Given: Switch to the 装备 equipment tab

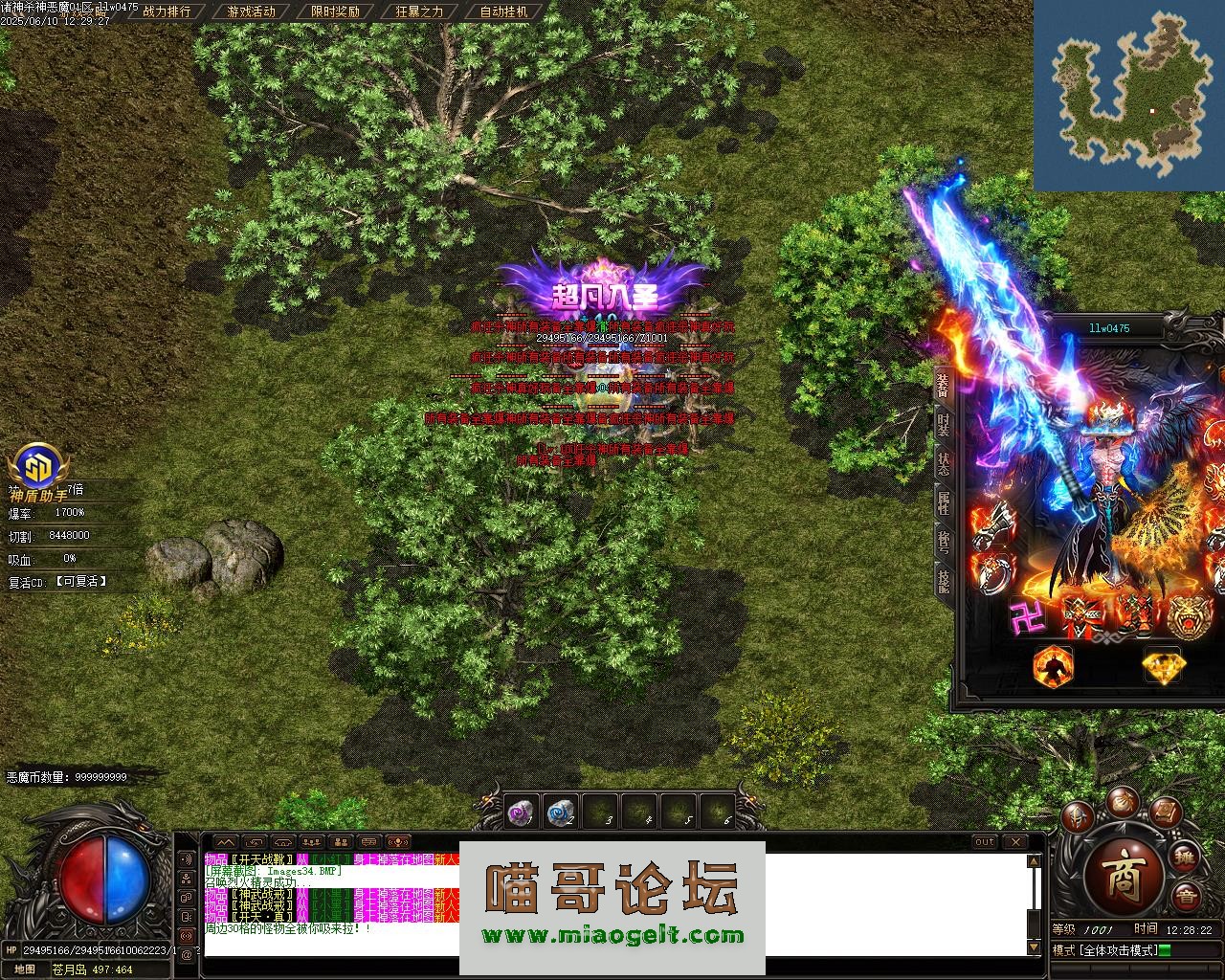Looking at the screenshot, I should pyautogui.click(x=943, y=384).
